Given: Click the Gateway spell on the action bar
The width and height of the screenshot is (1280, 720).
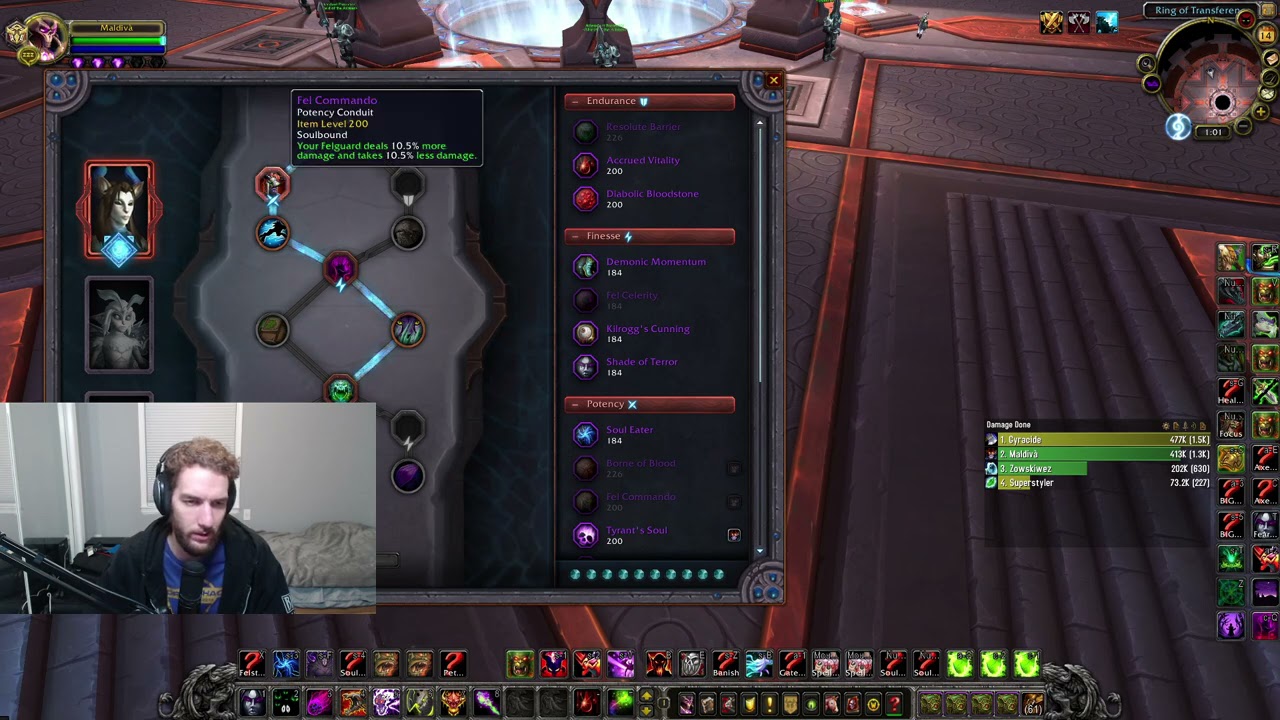Looking at the screenshot, I should click(x=792, y=662).
